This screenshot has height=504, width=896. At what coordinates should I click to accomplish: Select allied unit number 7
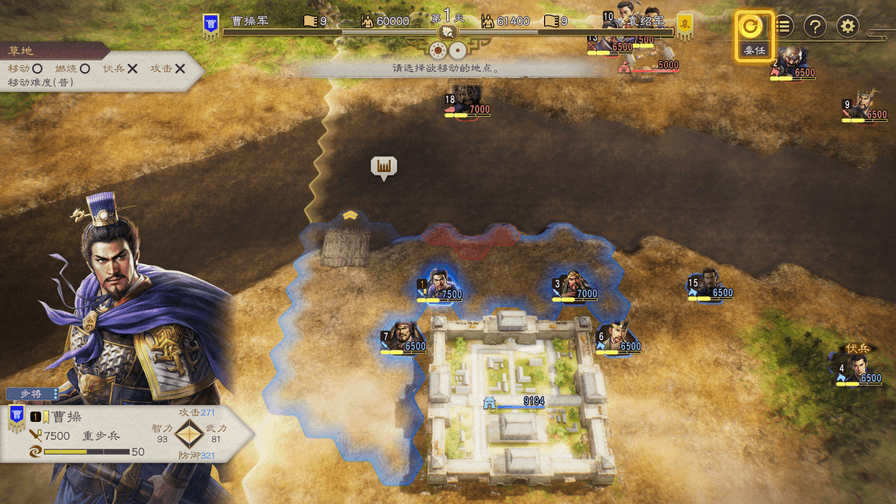click(402, 337)
